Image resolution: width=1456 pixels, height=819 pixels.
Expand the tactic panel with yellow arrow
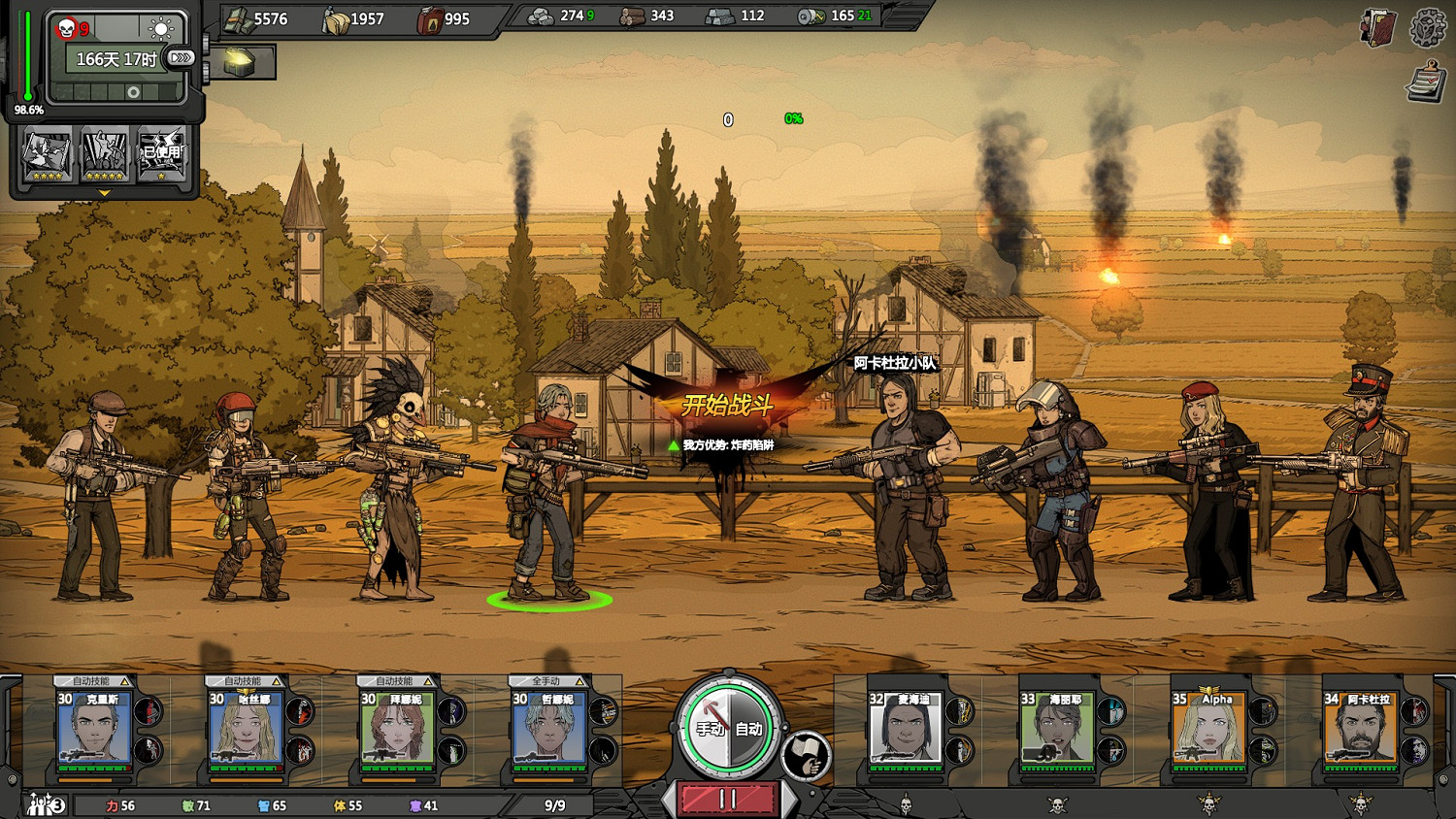(104, 193)
